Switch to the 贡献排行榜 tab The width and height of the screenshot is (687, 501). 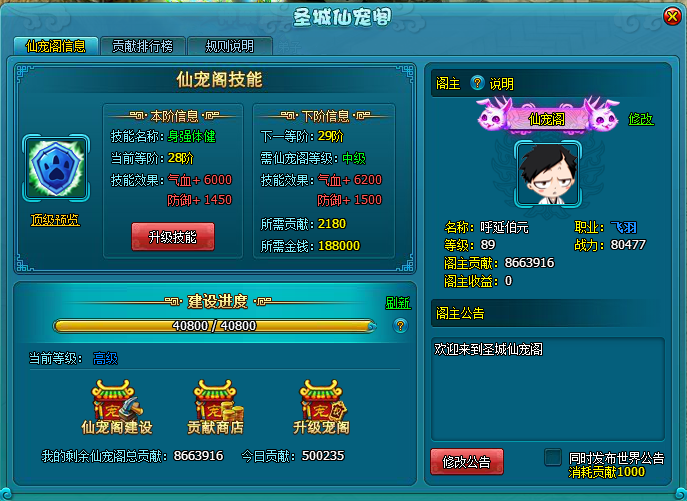pyautogui.click(x=142, y=46)
